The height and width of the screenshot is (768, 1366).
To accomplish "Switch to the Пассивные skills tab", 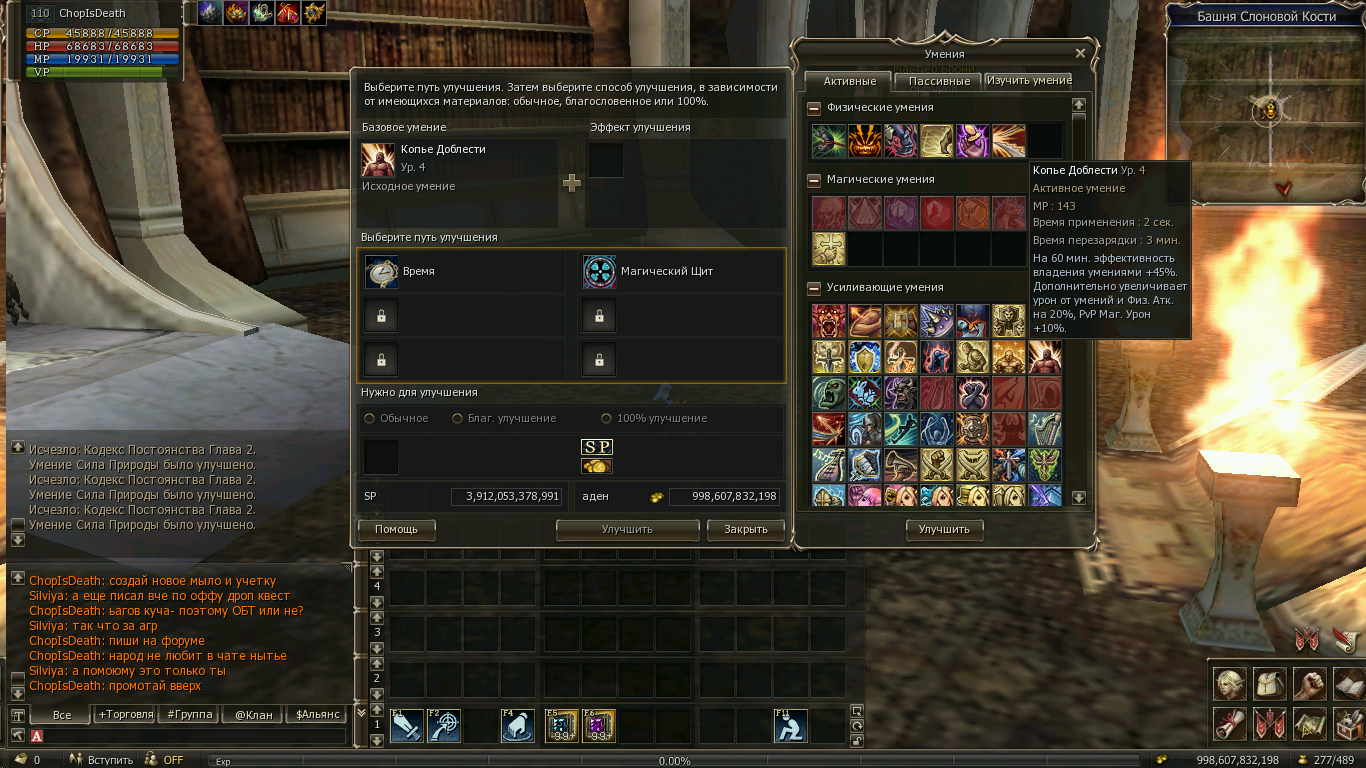I will pyautogui.click(x=939, y=81).
